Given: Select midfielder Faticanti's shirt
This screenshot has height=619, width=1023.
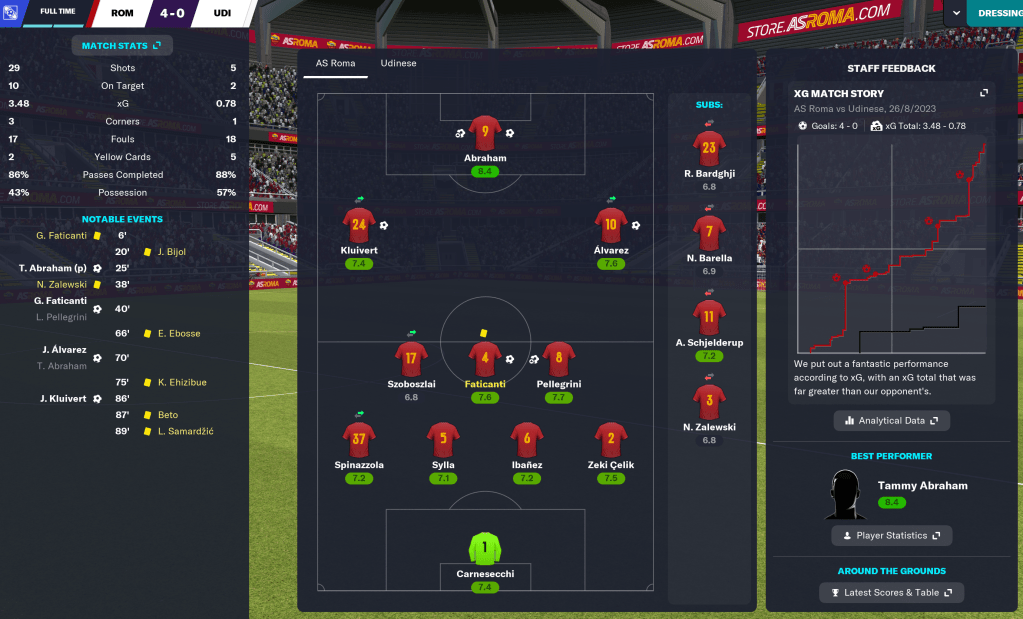Looking at the screenshot, I should coord(485,358).
